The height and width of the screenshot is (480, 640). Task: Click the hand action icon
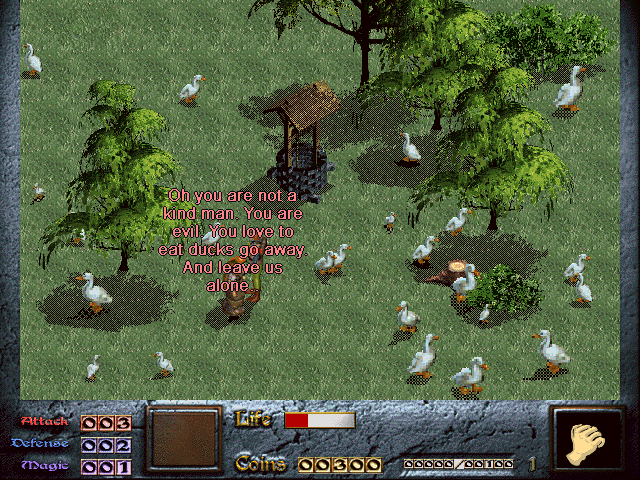587,441
